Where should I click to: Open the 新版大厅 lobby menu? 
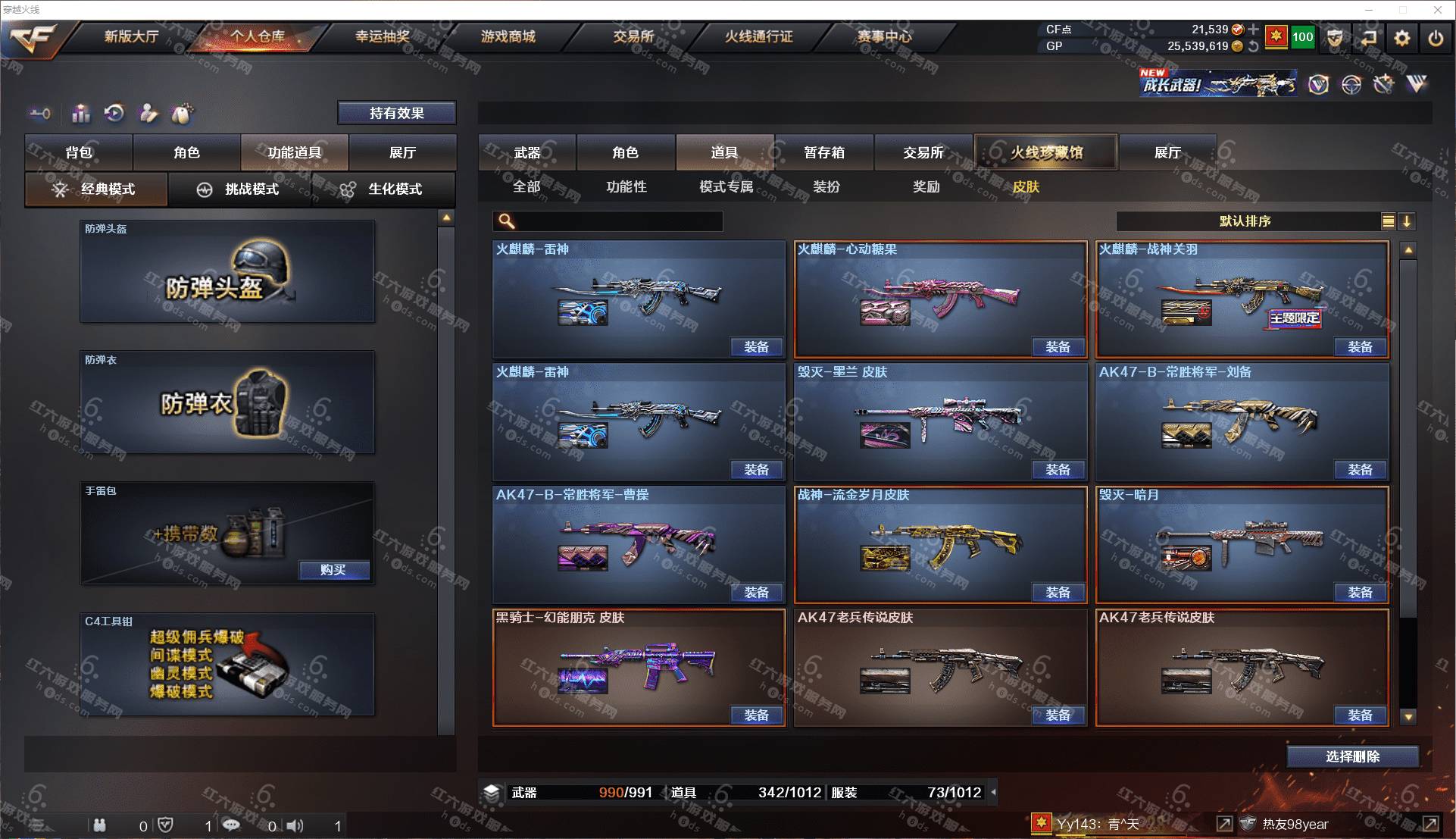[131, 36]
